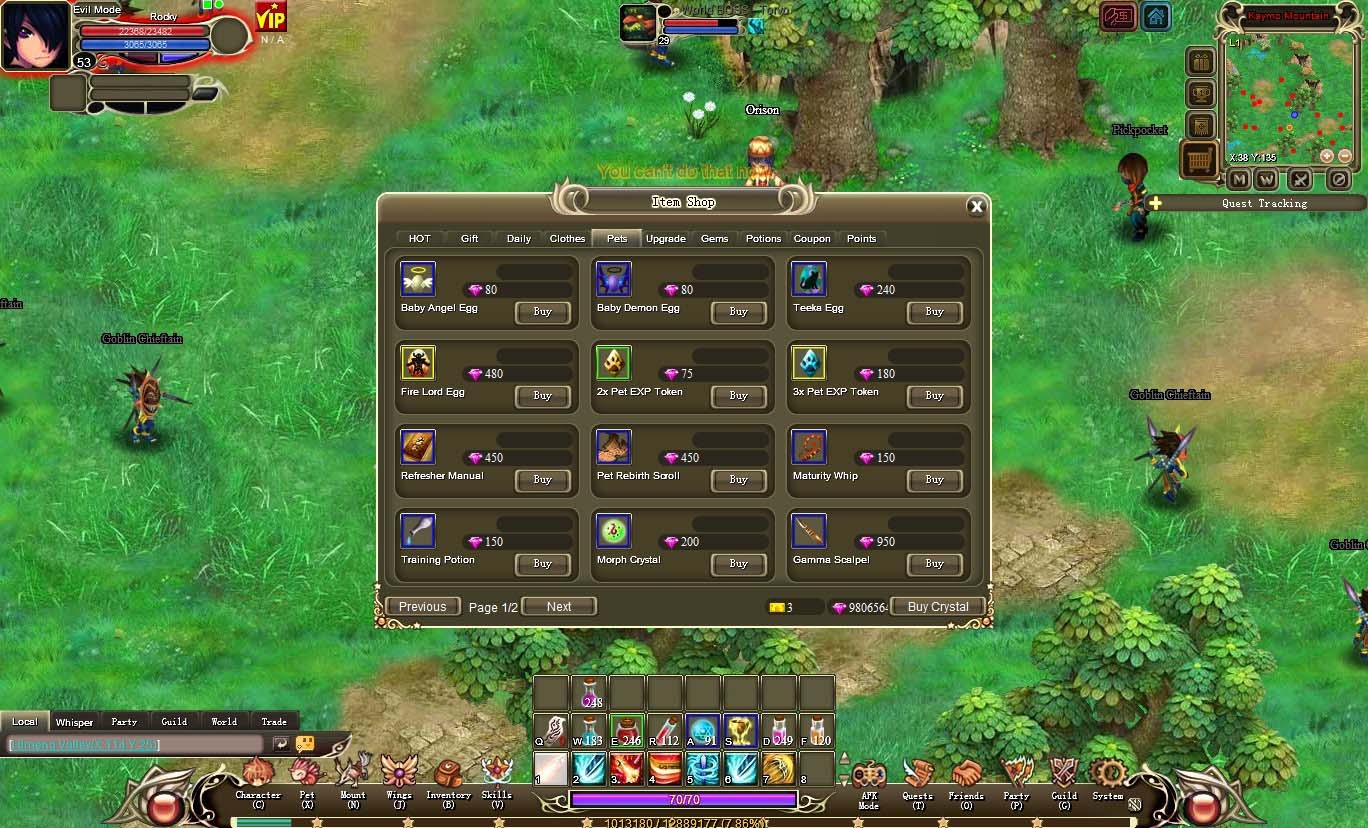Image resolution: width=1368 pixels, height=828 pixels.
Task: Show the HOT items tab
Action: pos(420,239)
